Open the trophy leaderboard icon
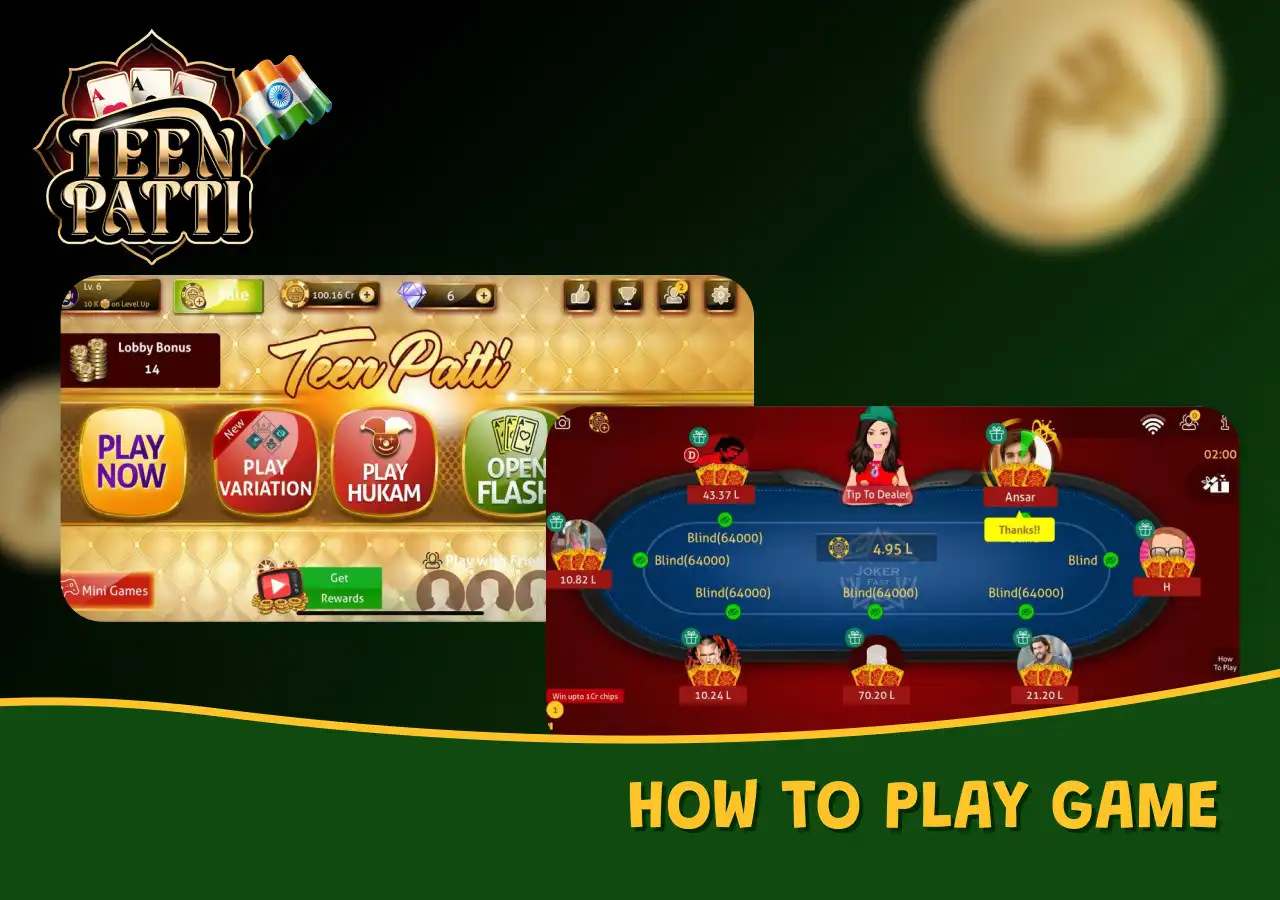1280x900 pixels. pos(626,296)
